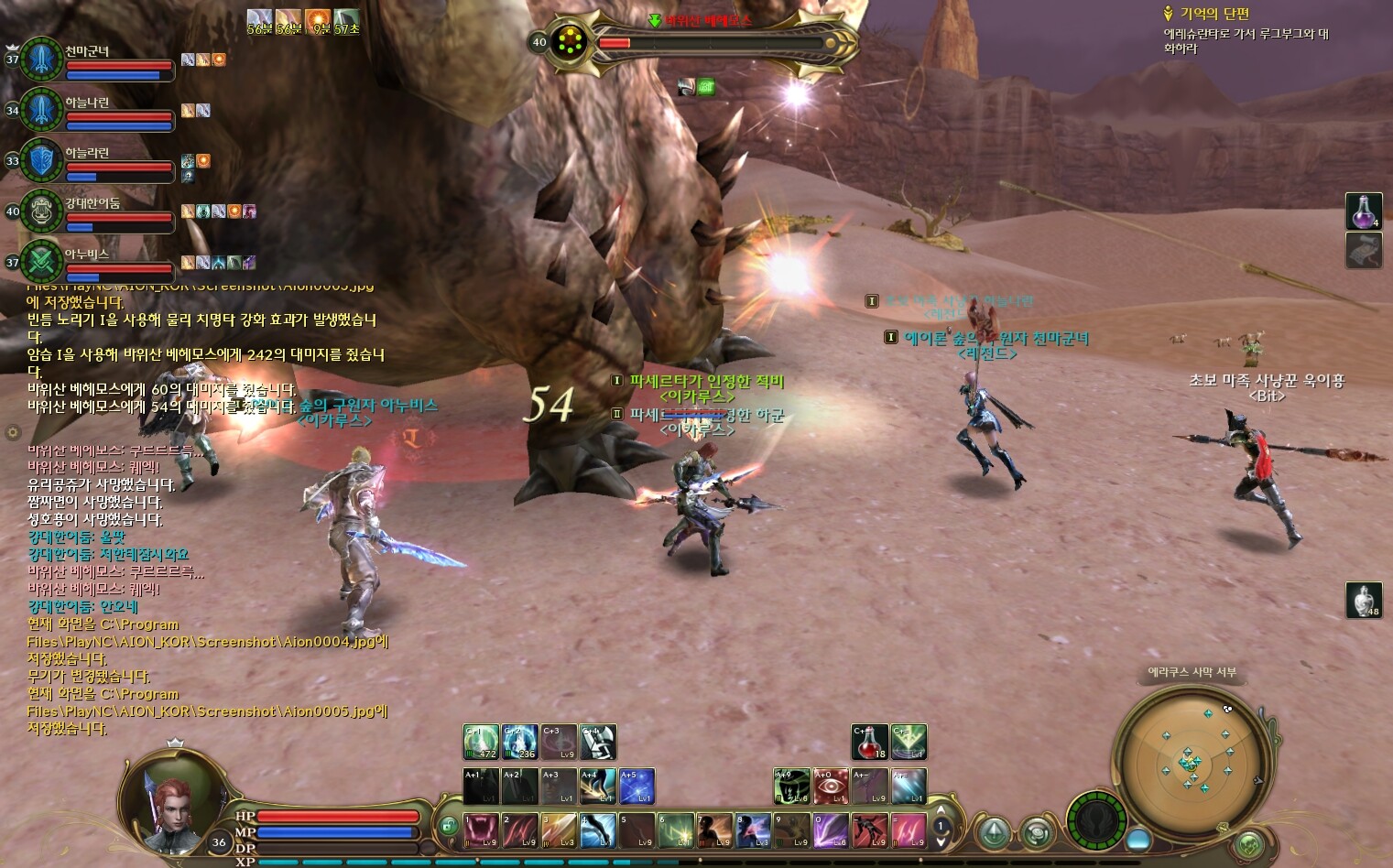Viewport: 1393px width, 868px height.
Task: Toggle the hotbar lock icon
Action: (x=449, y=825)
